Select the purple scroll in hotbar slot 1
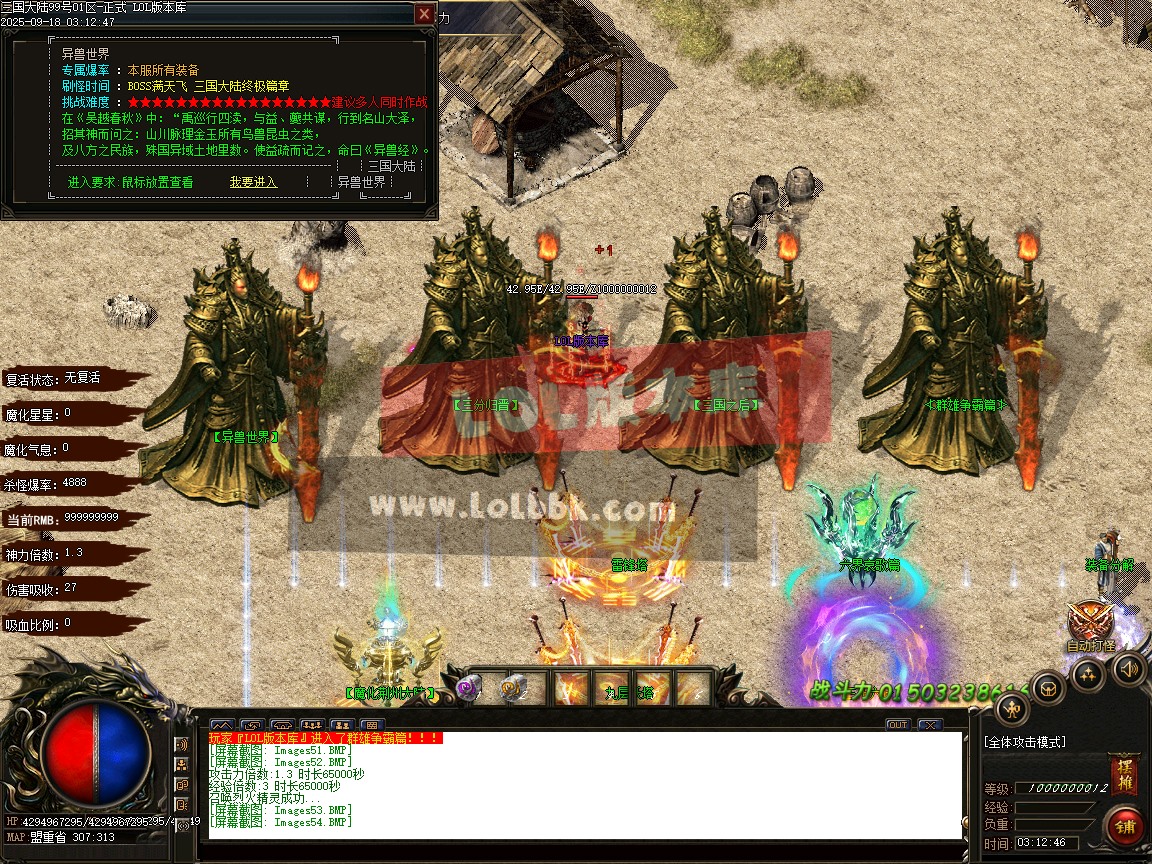Screen dimensions: 1152x864 coord(470,688)
